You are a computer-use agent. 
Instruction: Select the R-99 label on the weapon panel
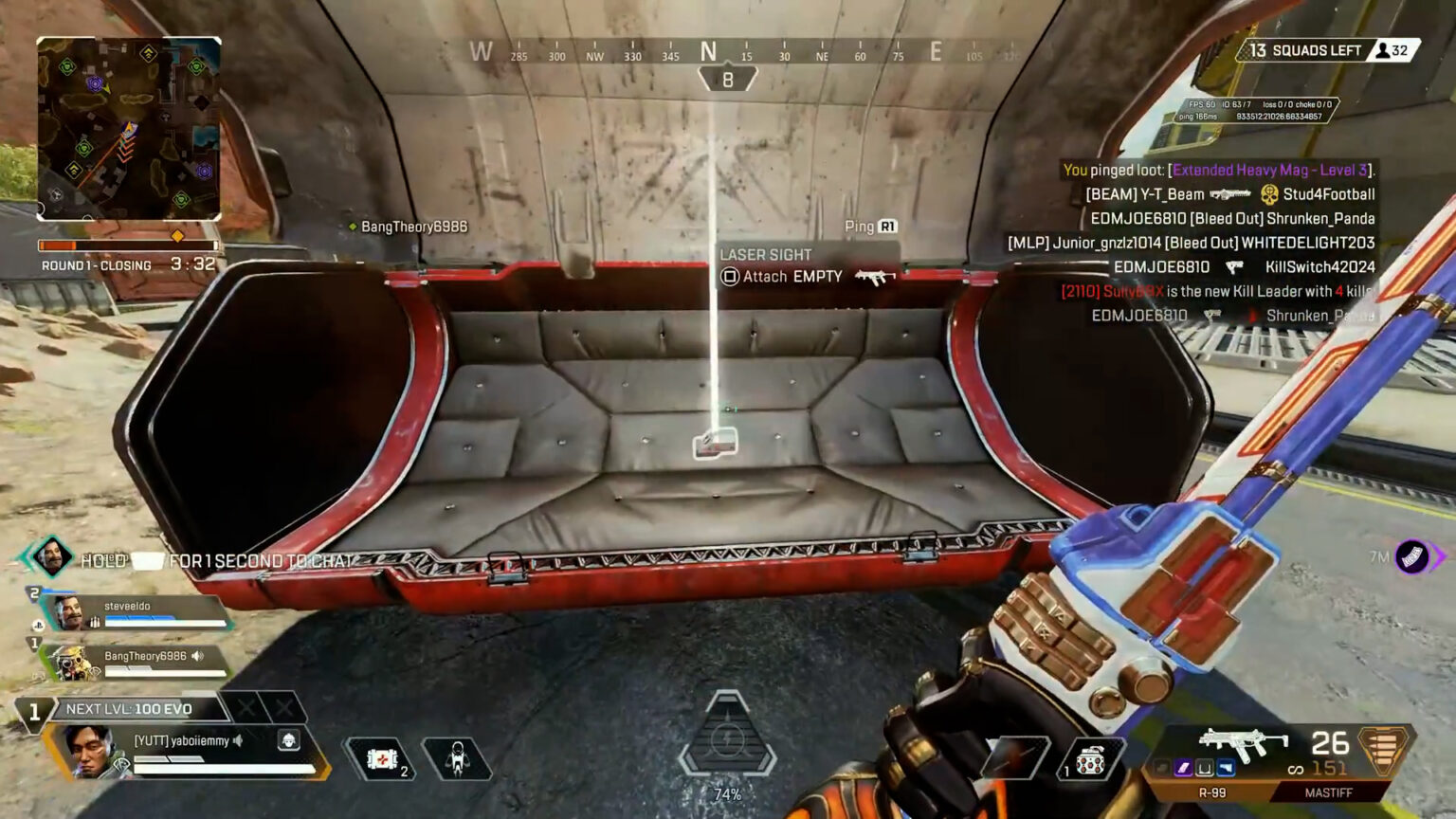point(1213,792)
